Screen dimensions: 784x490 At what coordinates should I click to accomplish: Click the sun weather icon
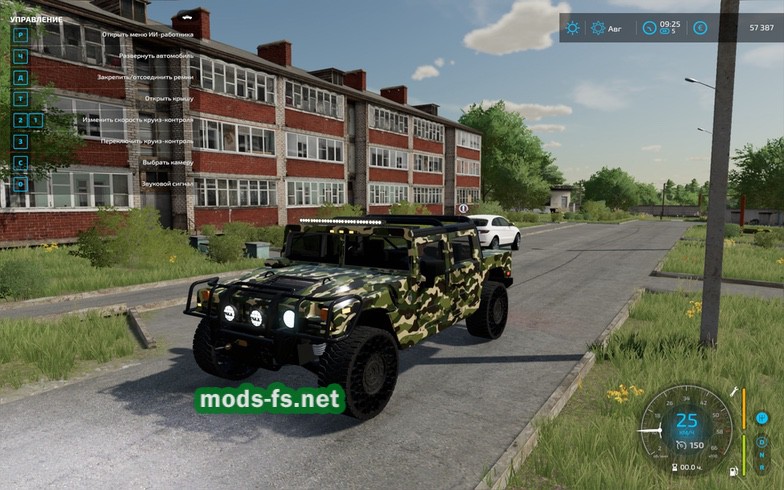click(x=572, y=28)
